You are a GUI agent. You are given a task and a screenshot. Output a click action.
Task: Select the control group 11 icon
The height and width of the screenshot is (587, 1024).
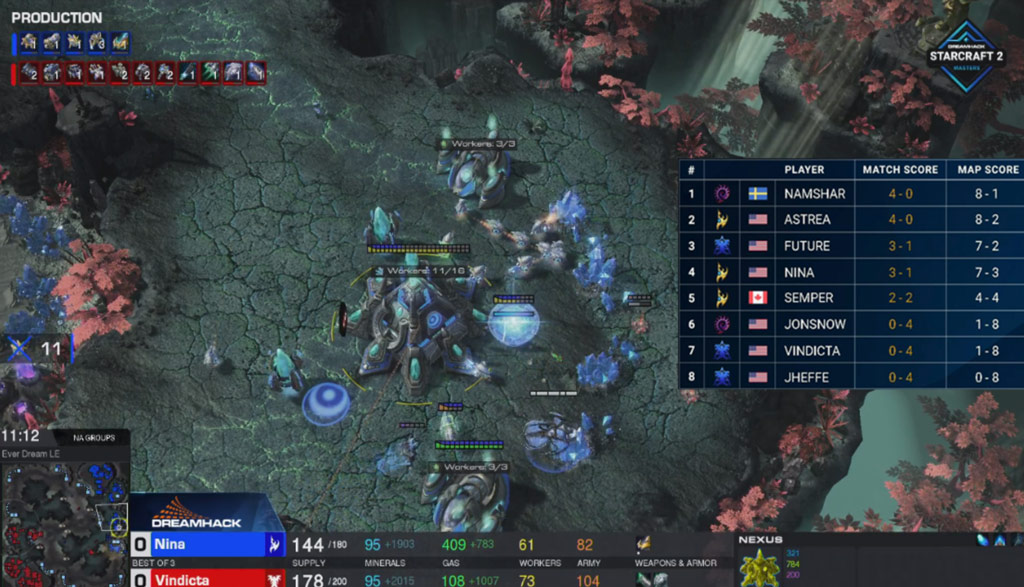point(38,349)
